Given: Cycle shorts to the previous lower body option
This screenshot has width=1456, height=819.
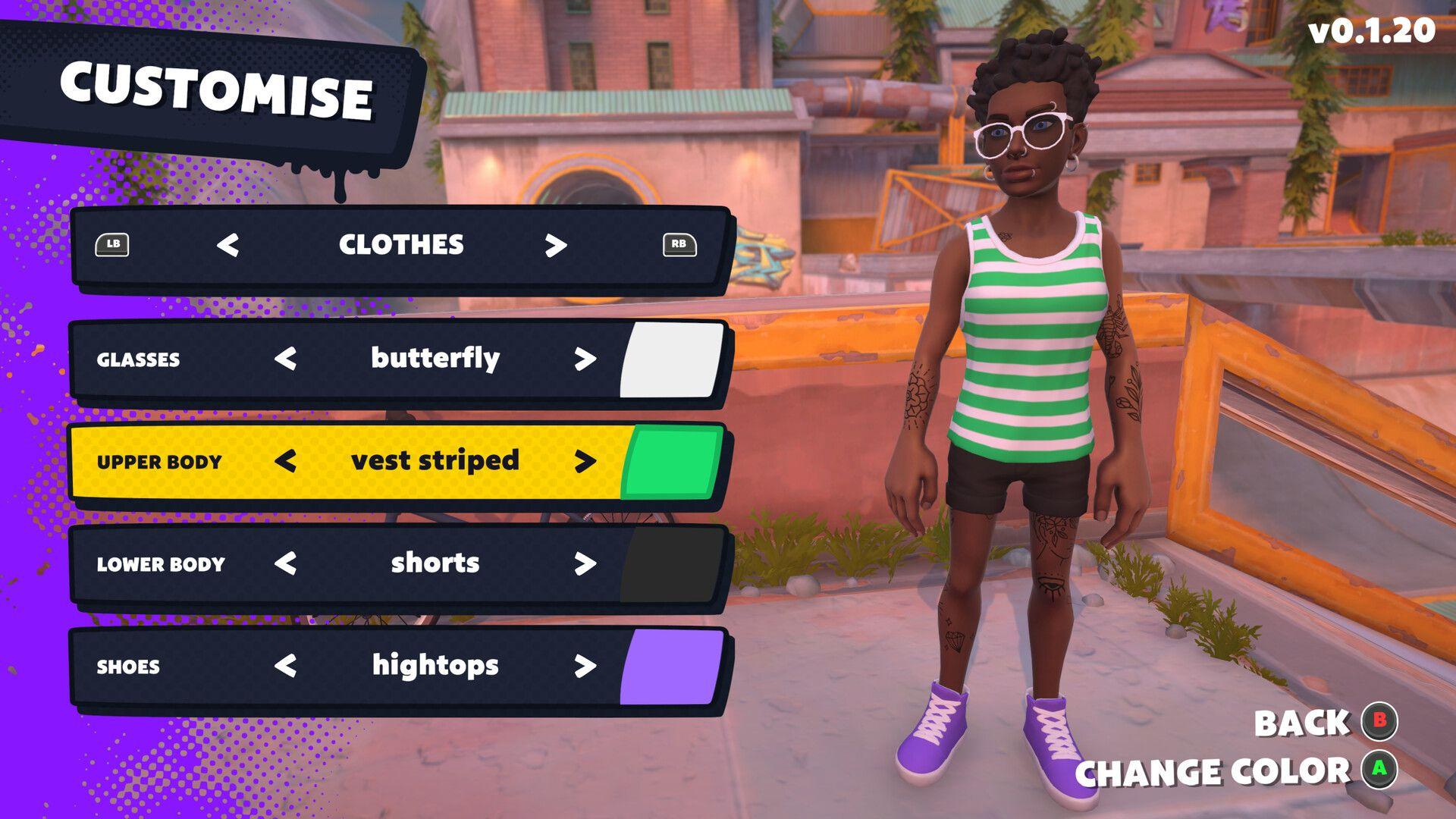Looking at the screenshot, I should click(287, 563).
